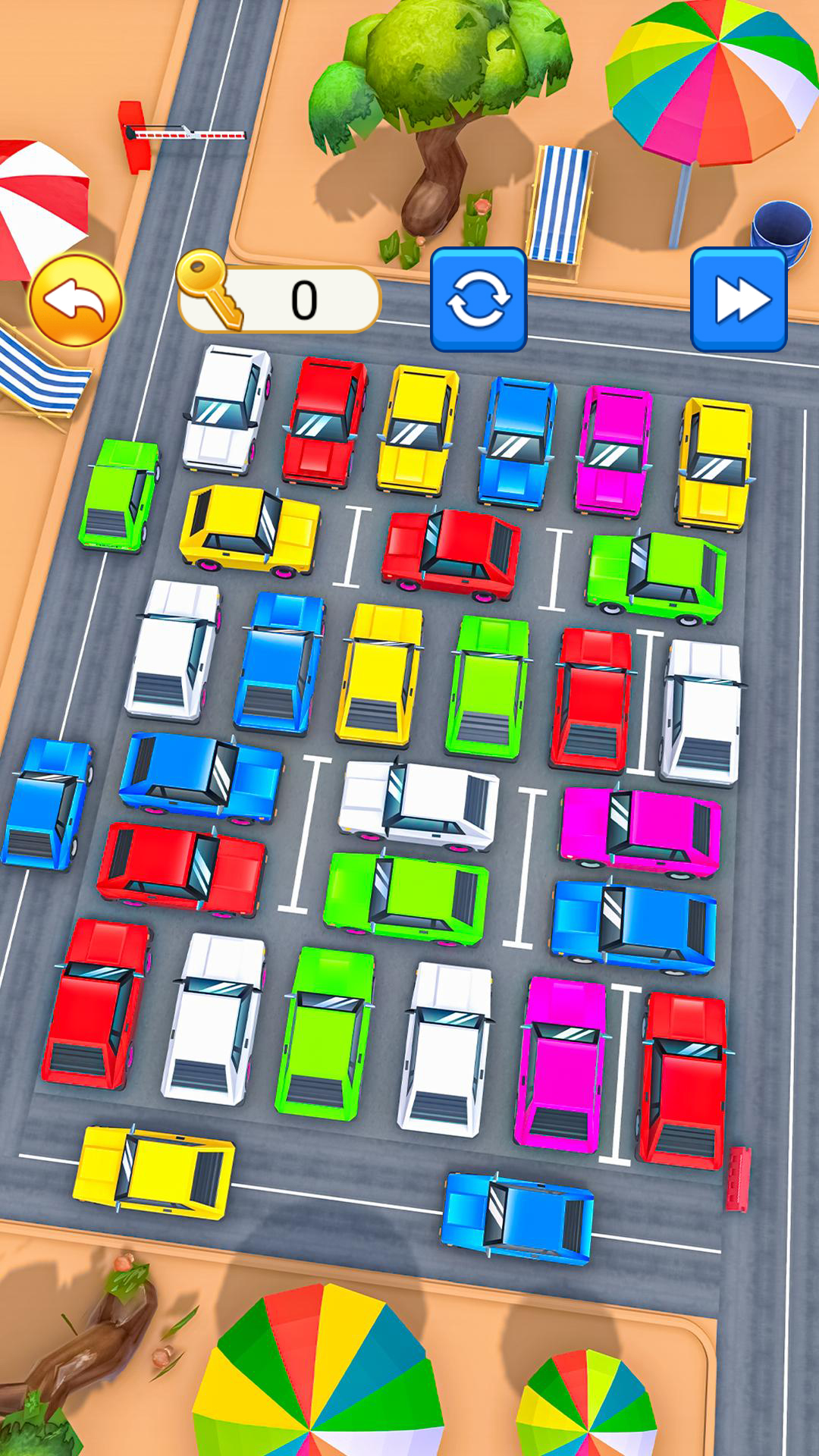The width and height of the screenshot is (819, 1456).
Task: Tap the sideways-parked magenta car
Action: point(641,831)
